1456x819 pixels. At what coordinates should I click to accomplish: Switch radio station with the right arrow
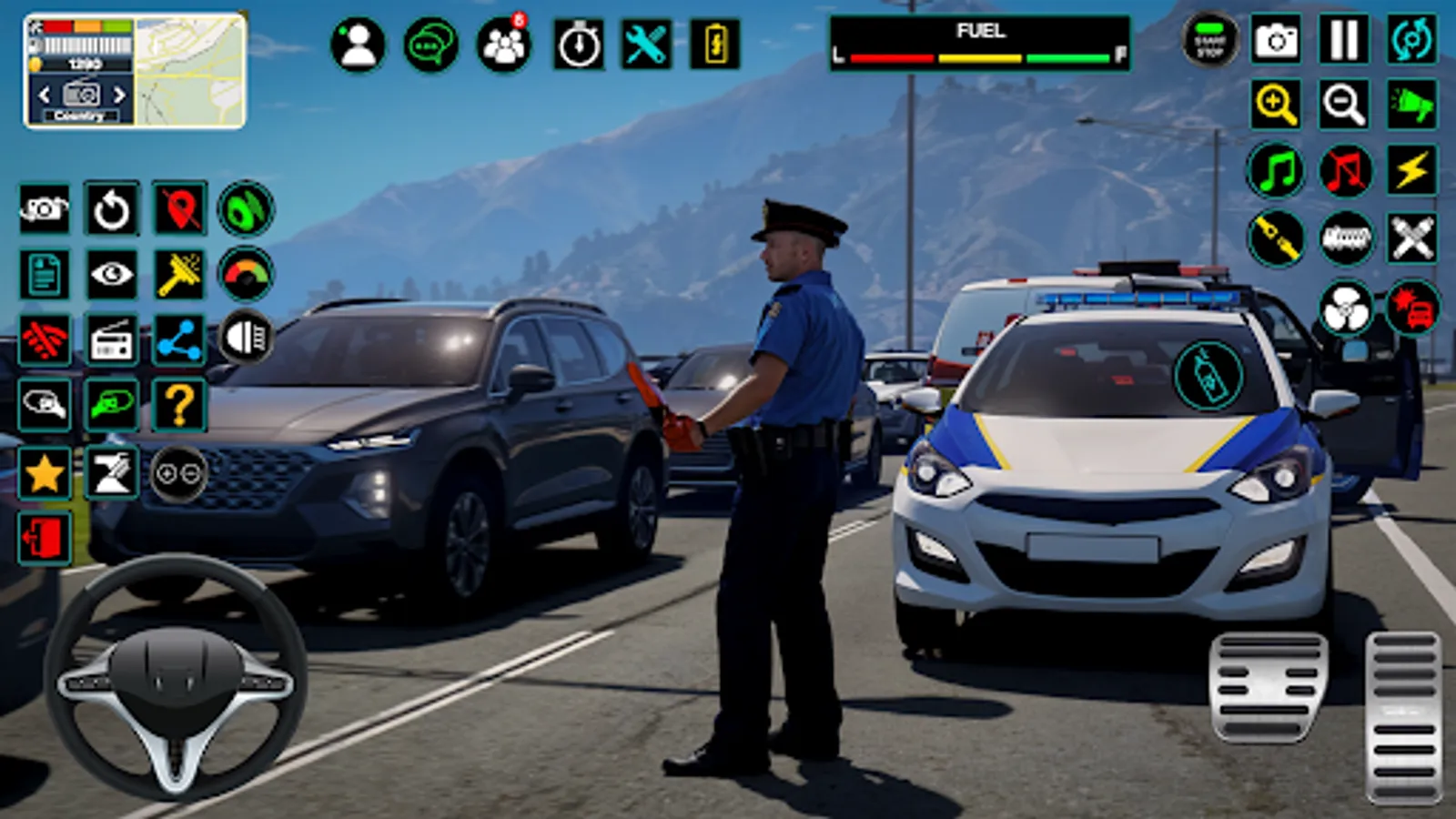click(119, 95)
